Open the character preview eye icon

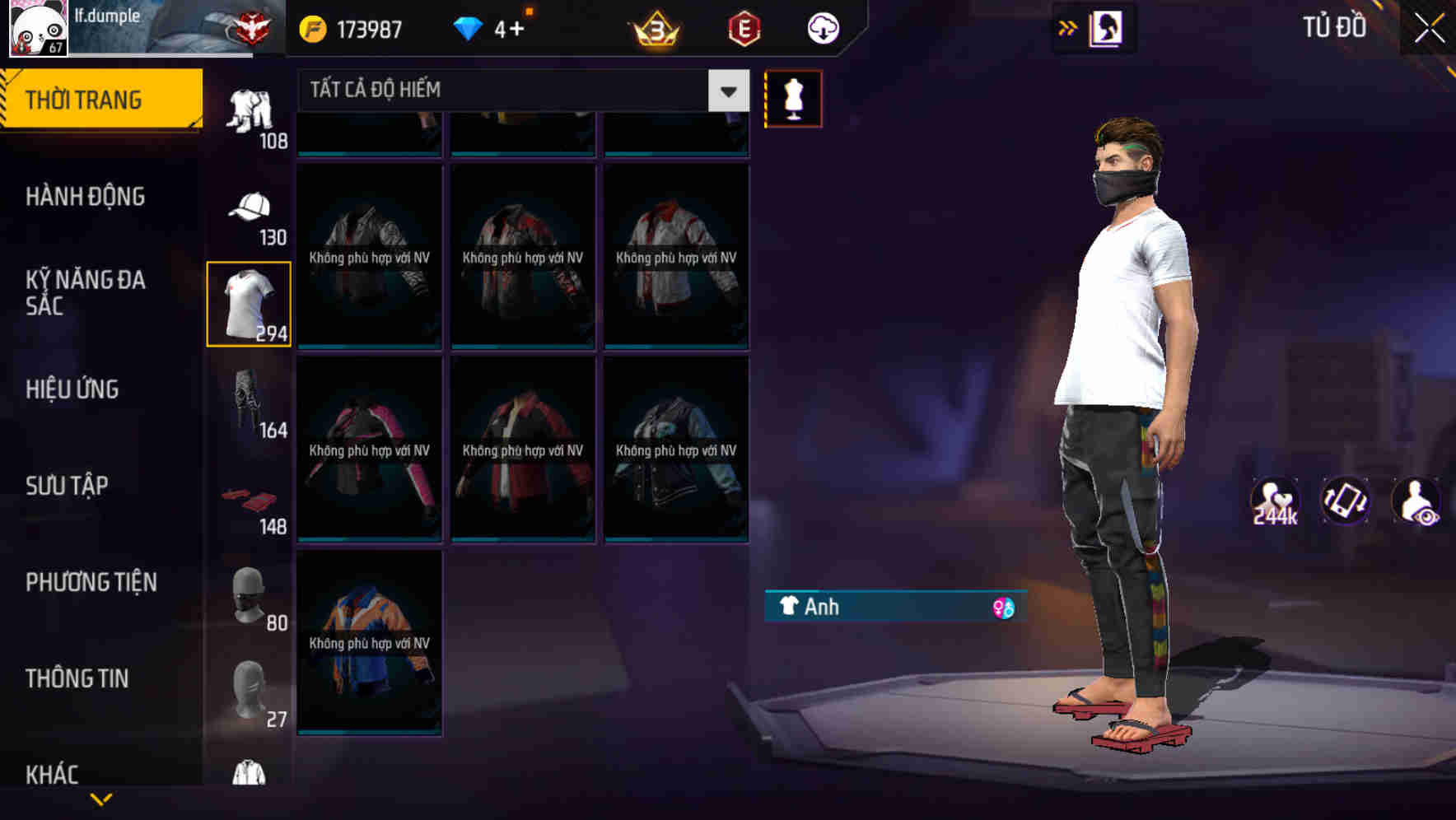1416,501
